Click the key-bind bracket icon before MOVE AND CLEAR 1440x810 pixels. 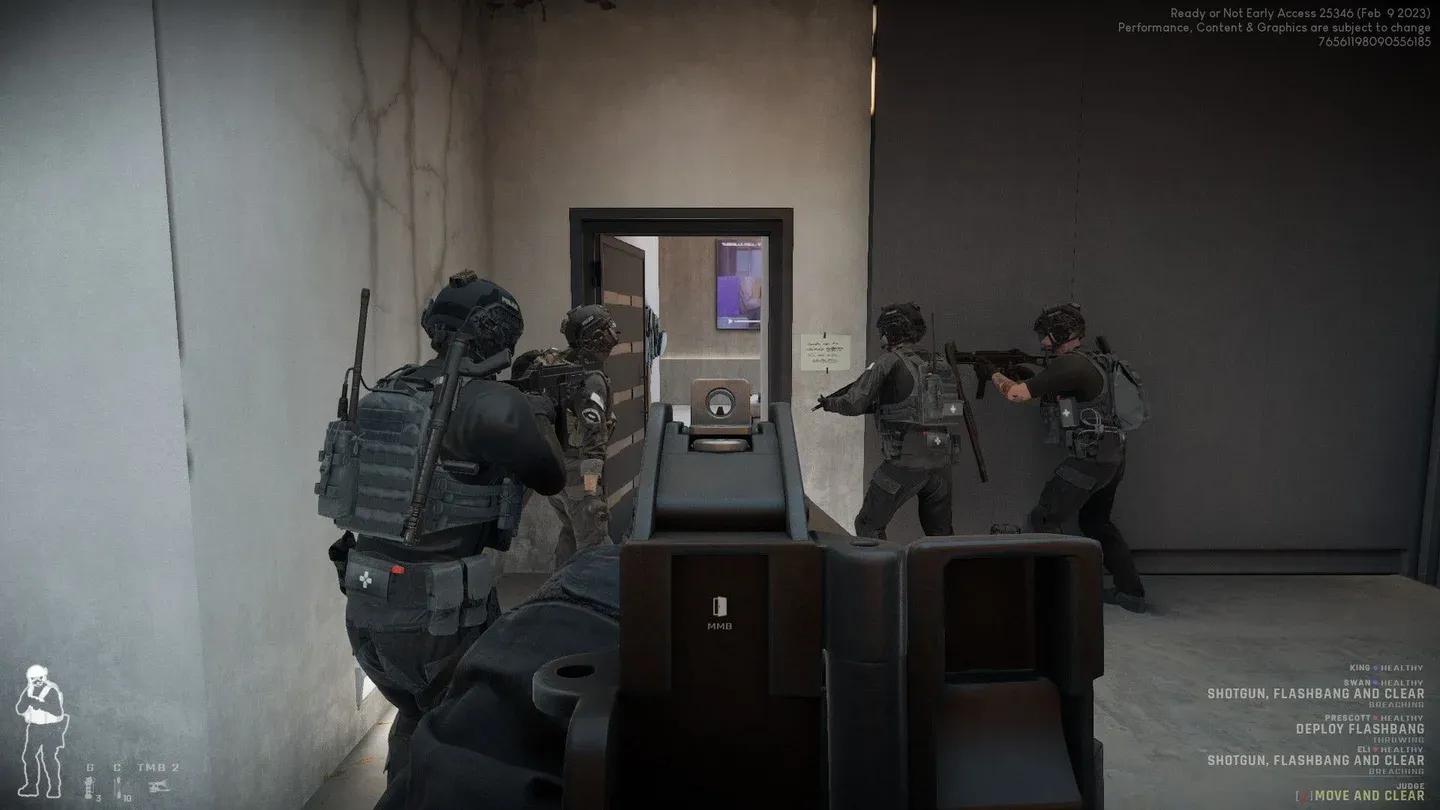[1306, 795]
